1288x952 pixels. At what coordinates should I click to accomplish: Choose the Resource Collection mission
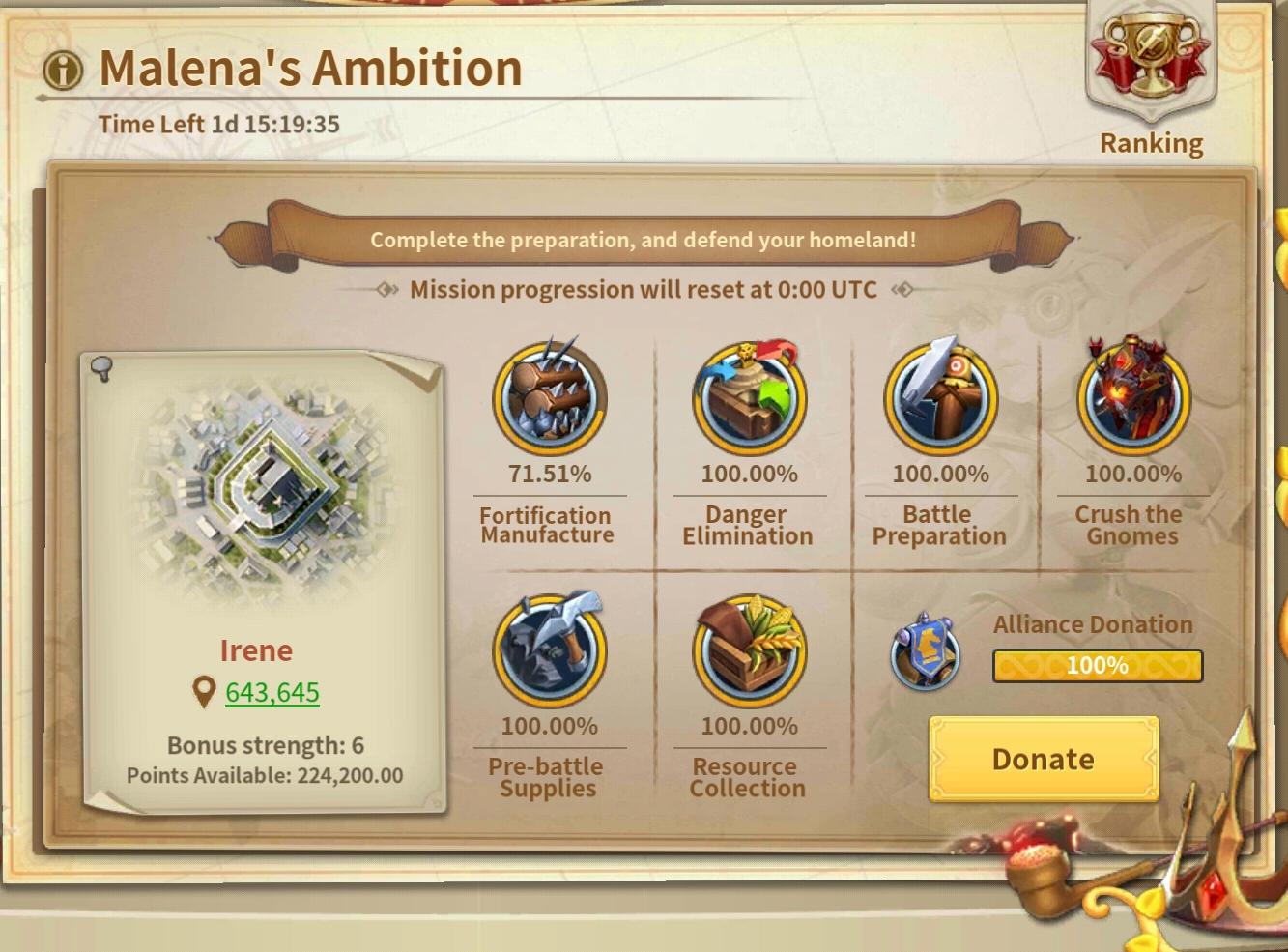749,650
